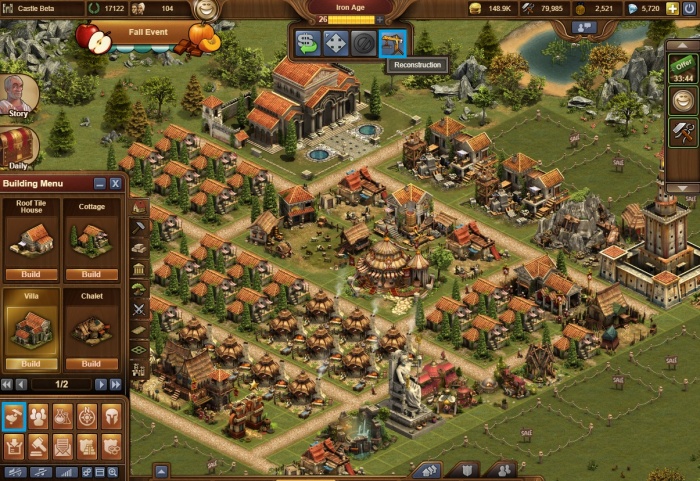The image size is (700, 481).
Task: Click the smiling face coin icon
Action: [x=683, y=100]
